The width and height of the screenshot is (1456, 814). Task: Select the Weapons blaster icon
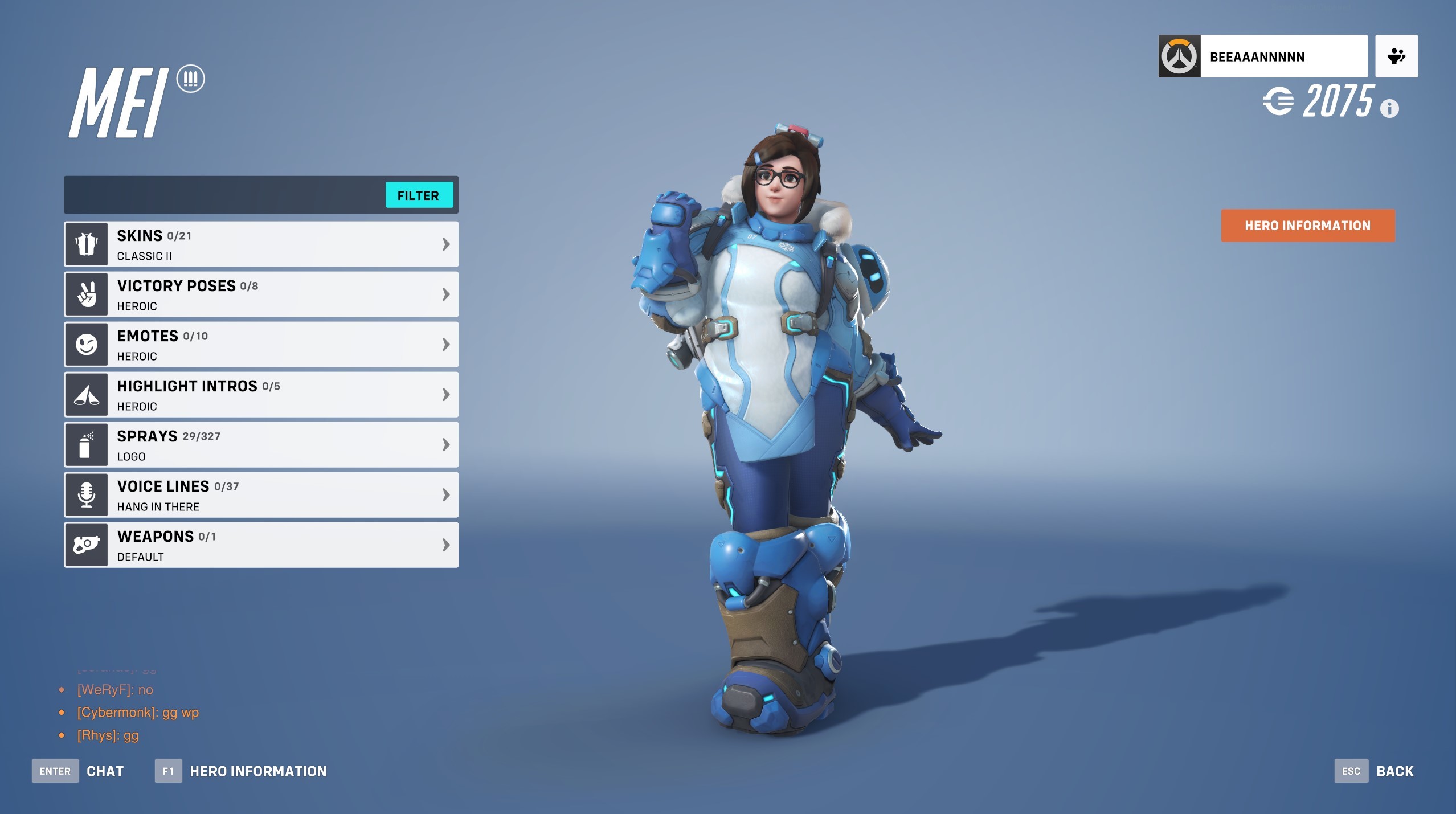86,545
